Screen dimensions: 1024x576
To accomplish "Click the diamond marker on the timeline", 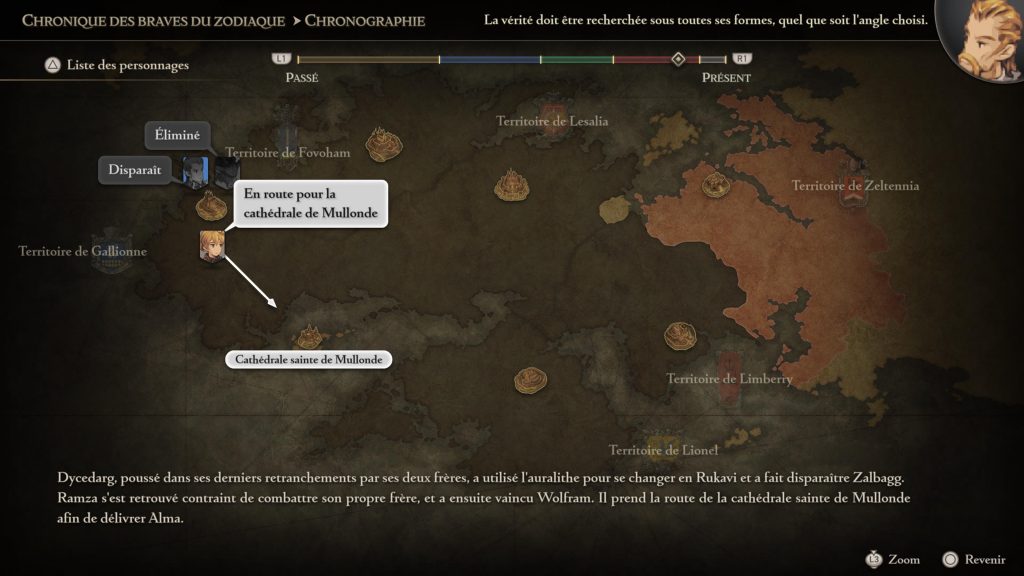I will (x=678, y=59).
